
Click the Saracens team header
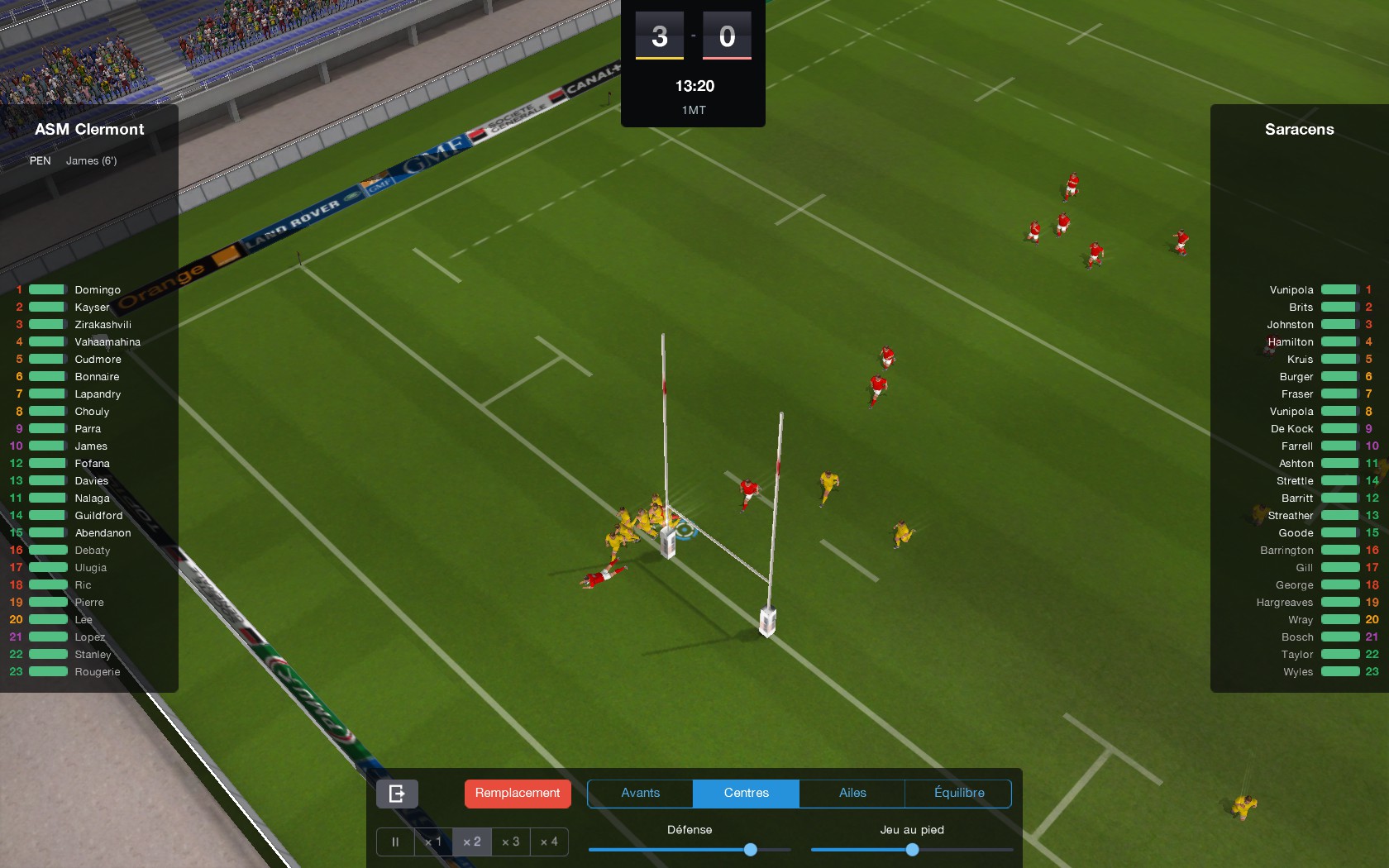[x=1299, y=129]
